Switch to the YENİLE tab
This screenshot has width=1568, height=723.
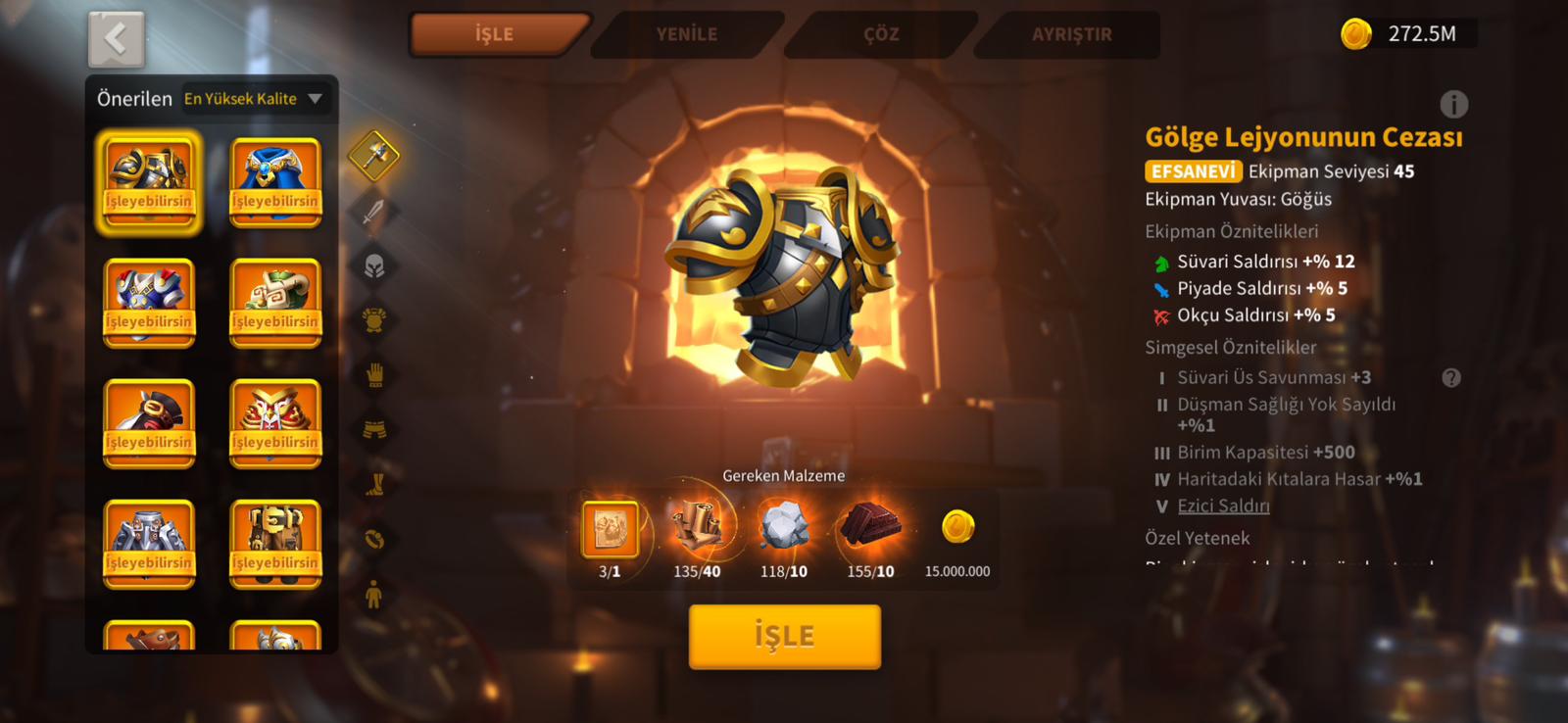[686, 34]
